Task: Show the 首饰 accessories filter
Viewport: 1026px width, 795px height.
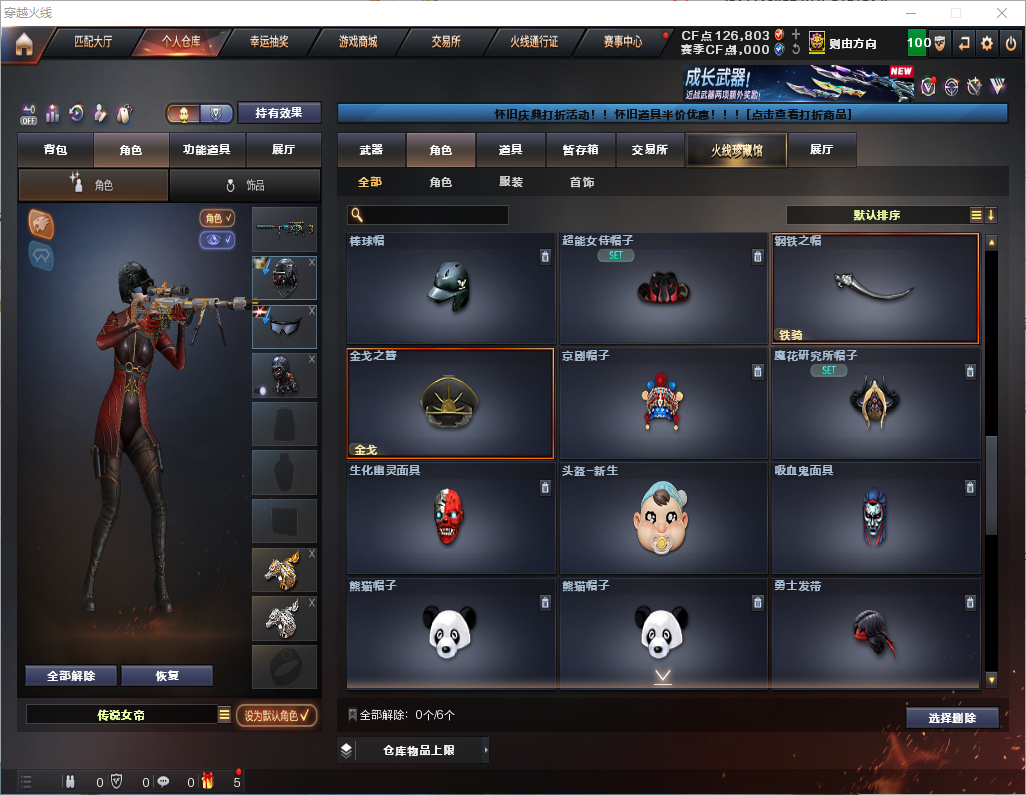Action: (x=582, y=183)
